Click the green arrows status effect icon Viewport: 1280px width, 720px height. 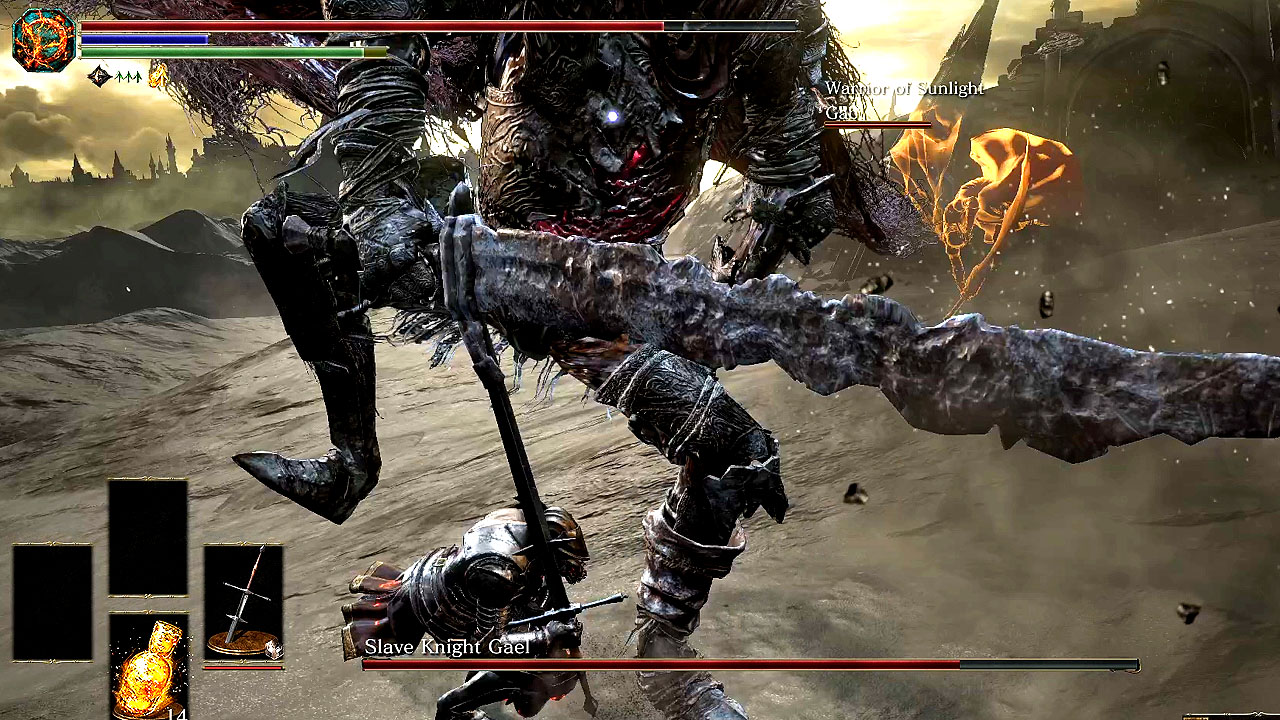point(128,76)
